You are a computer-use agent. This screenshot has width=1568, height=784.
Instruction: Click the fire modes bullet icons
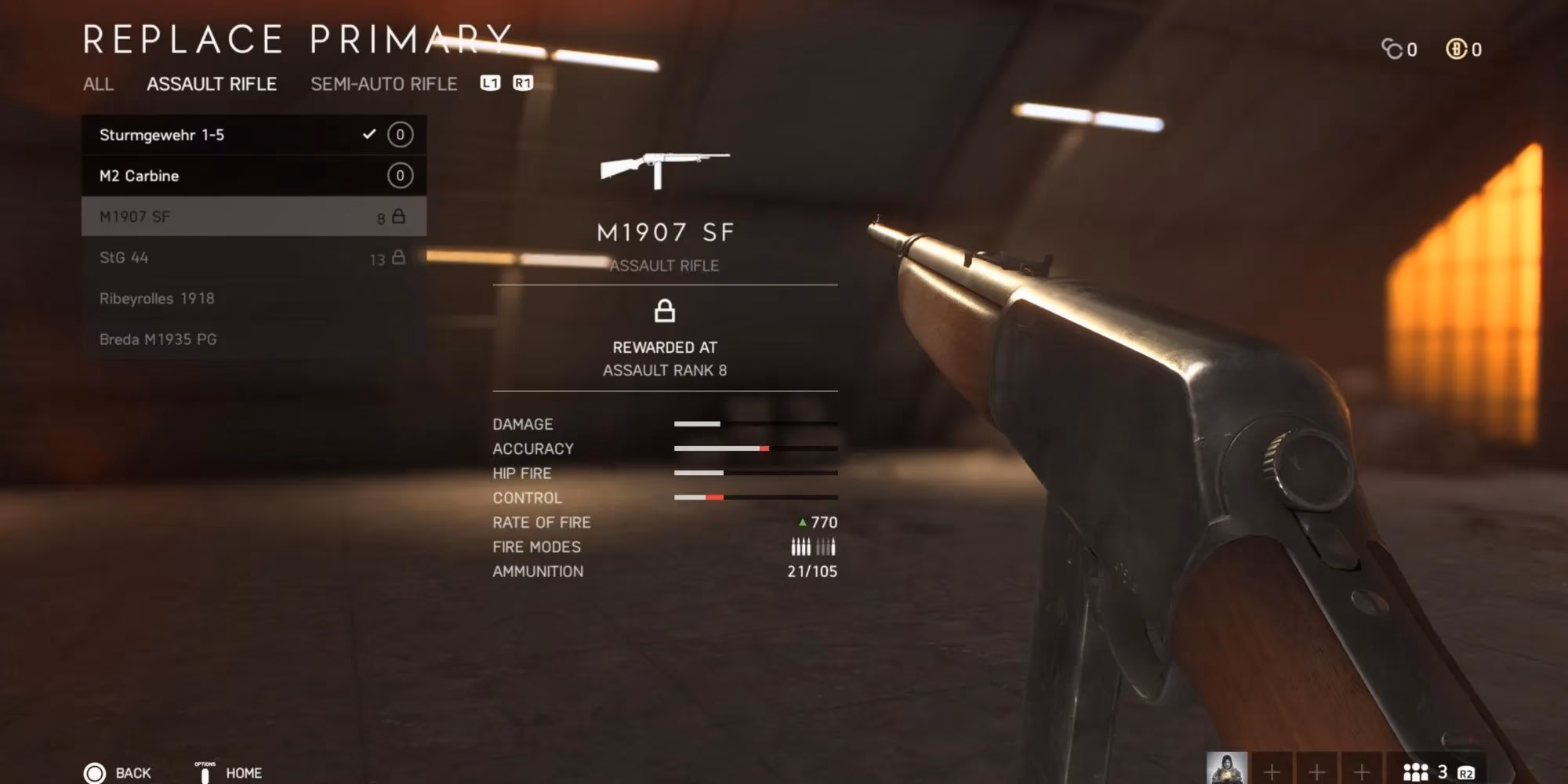click(x=812, y=546)
